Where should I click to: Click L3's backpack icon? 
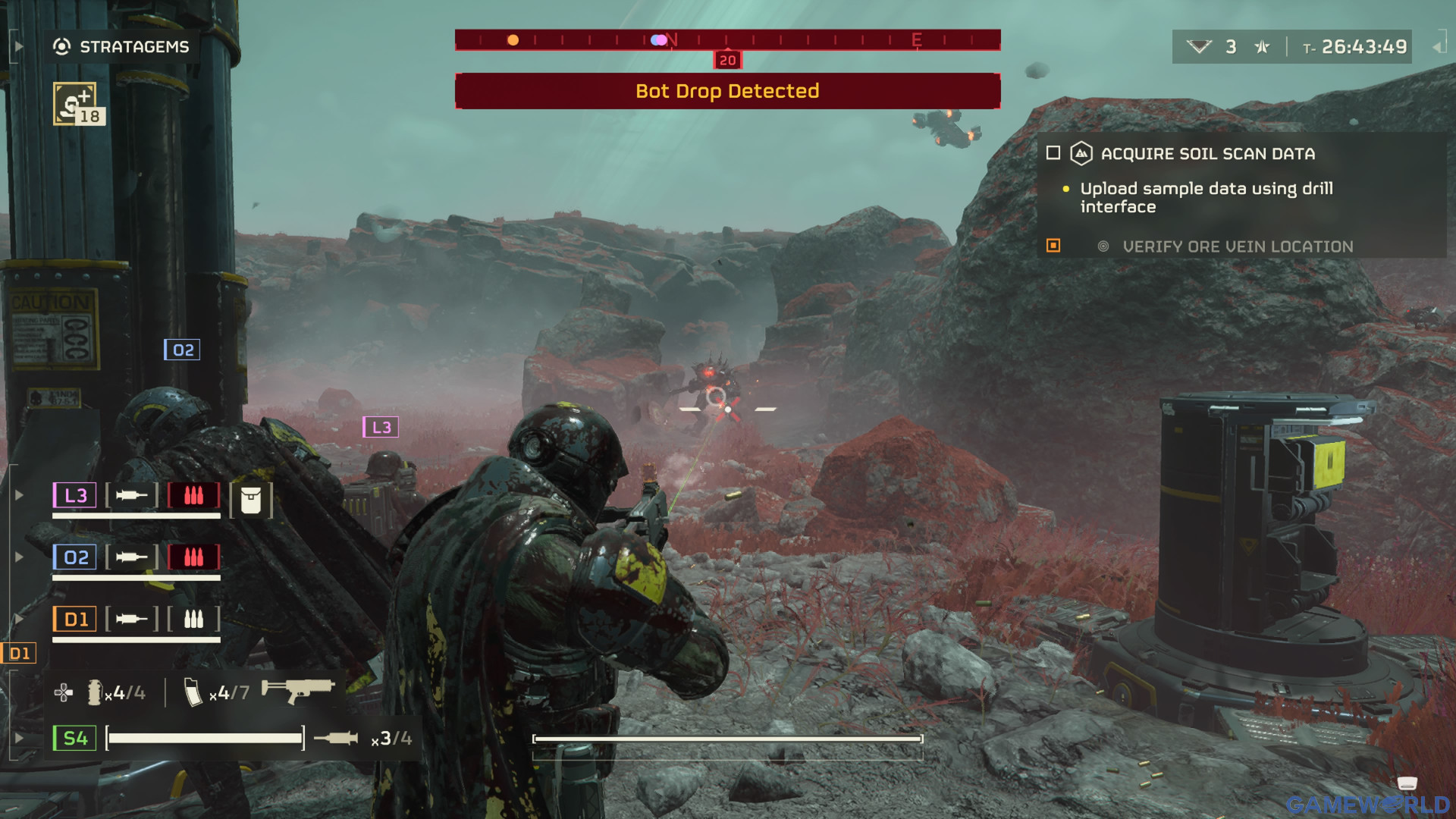click(x=250, y=500)
